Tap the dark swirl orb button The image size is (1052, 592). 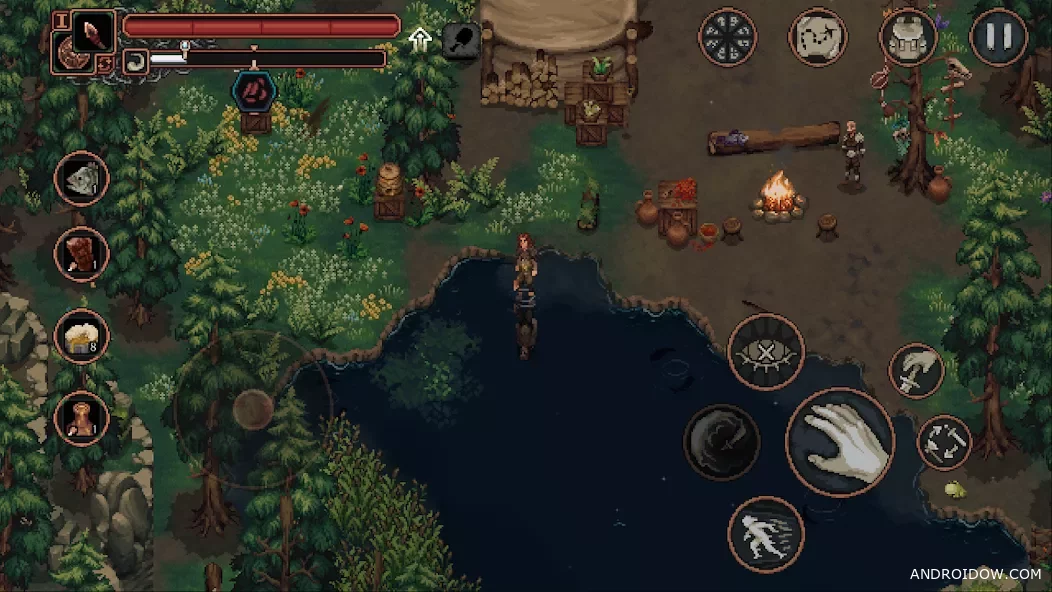(x=721, y=441)
